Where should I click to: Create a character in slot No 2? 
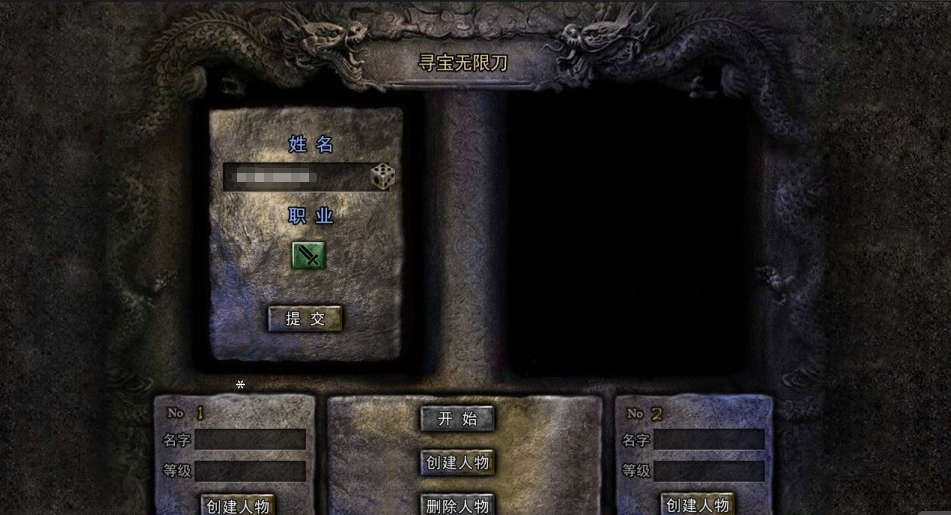[x=696, y=505]
